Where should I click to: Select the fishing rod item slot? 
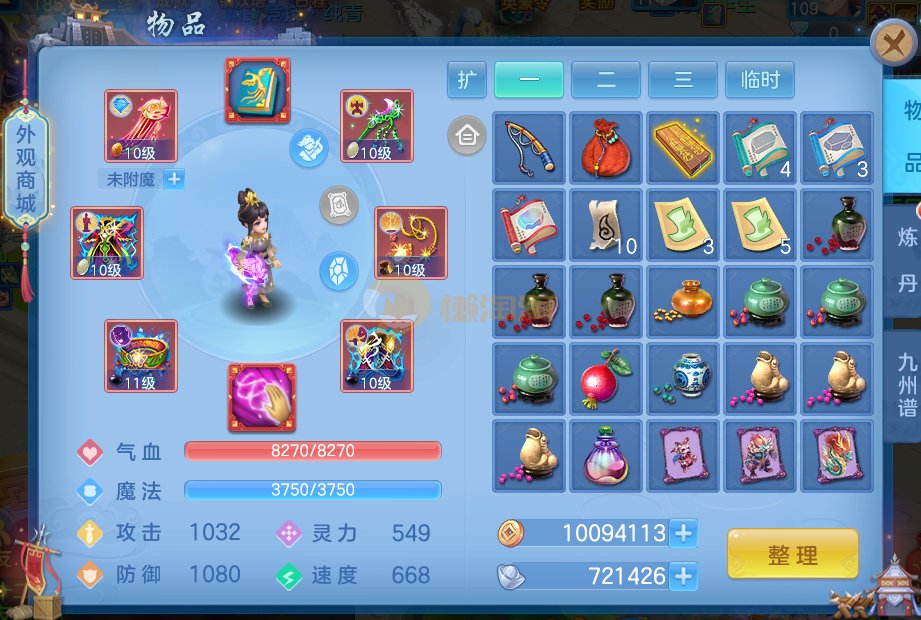(x=529, y=147)
